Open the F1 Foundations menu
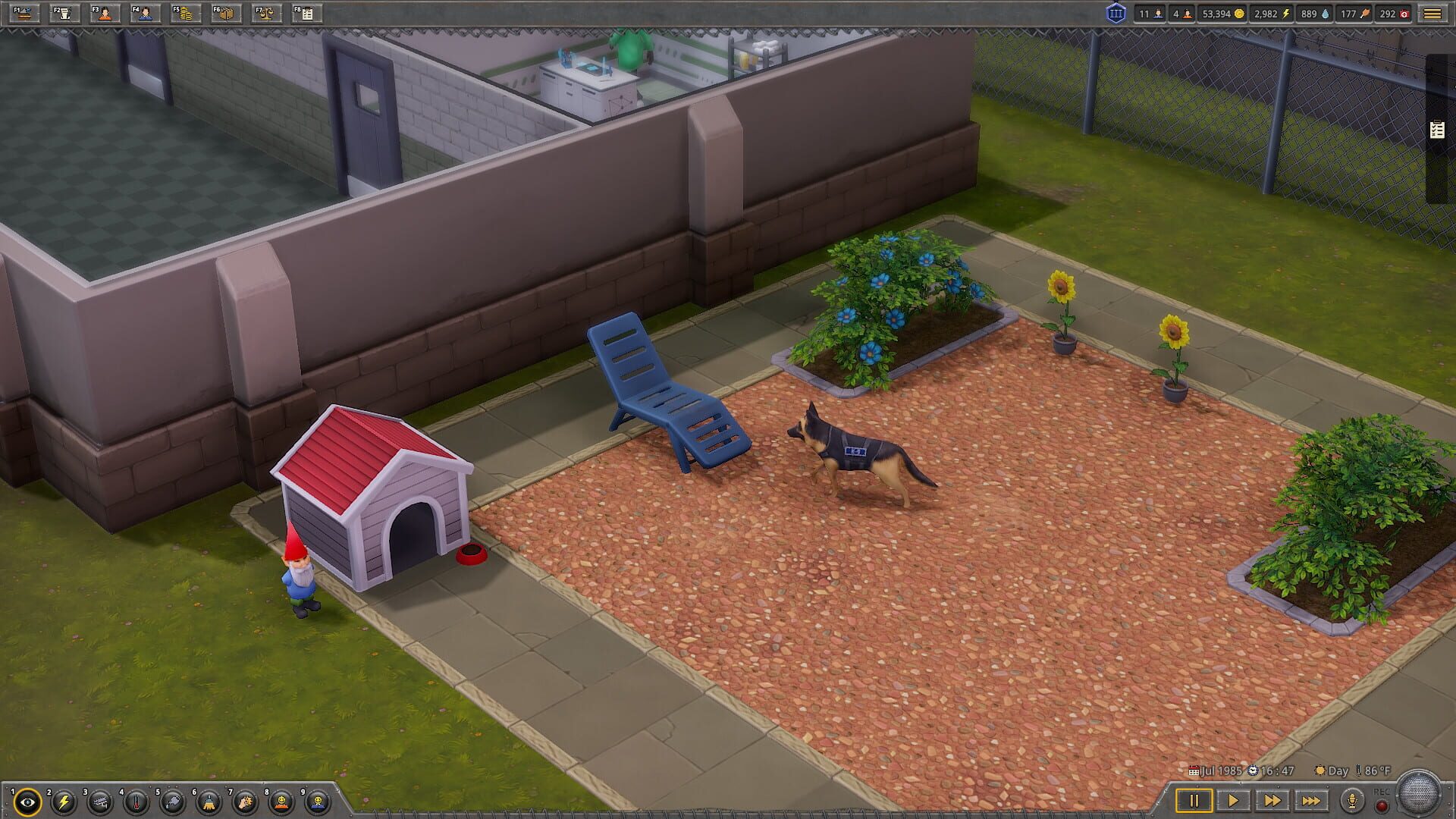The image size is (1456, 819). [25, 14]
